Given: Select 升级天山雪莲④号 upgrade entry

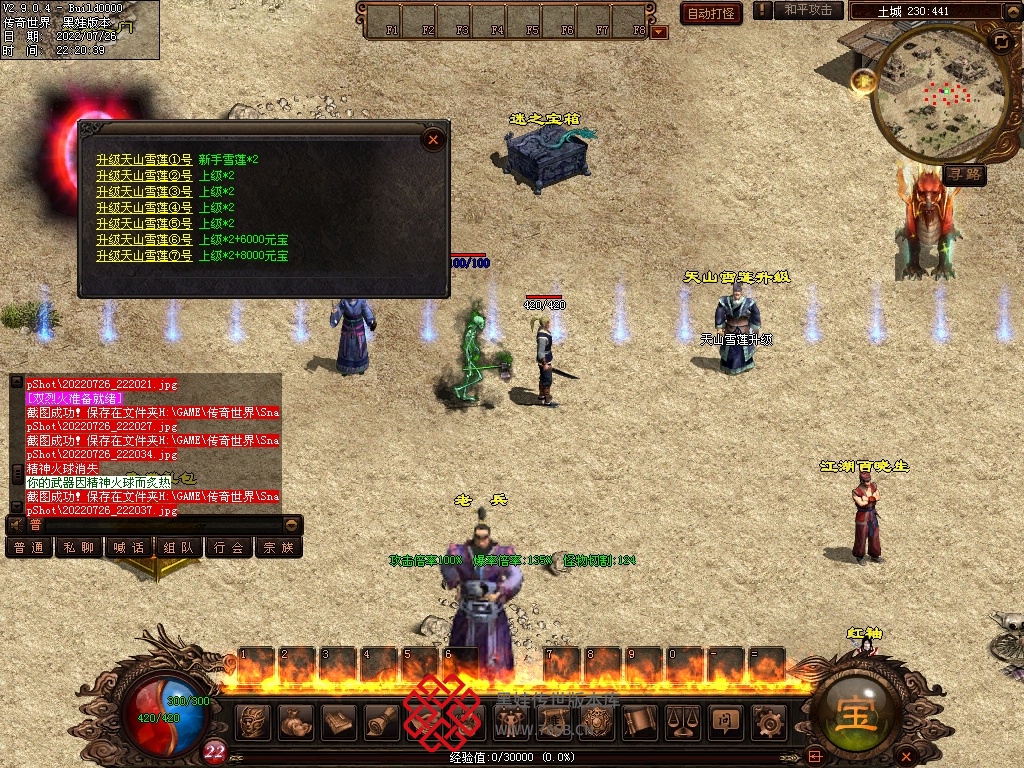Looking at the screenshot, I should pyautogui.click(x=144, y=208).
